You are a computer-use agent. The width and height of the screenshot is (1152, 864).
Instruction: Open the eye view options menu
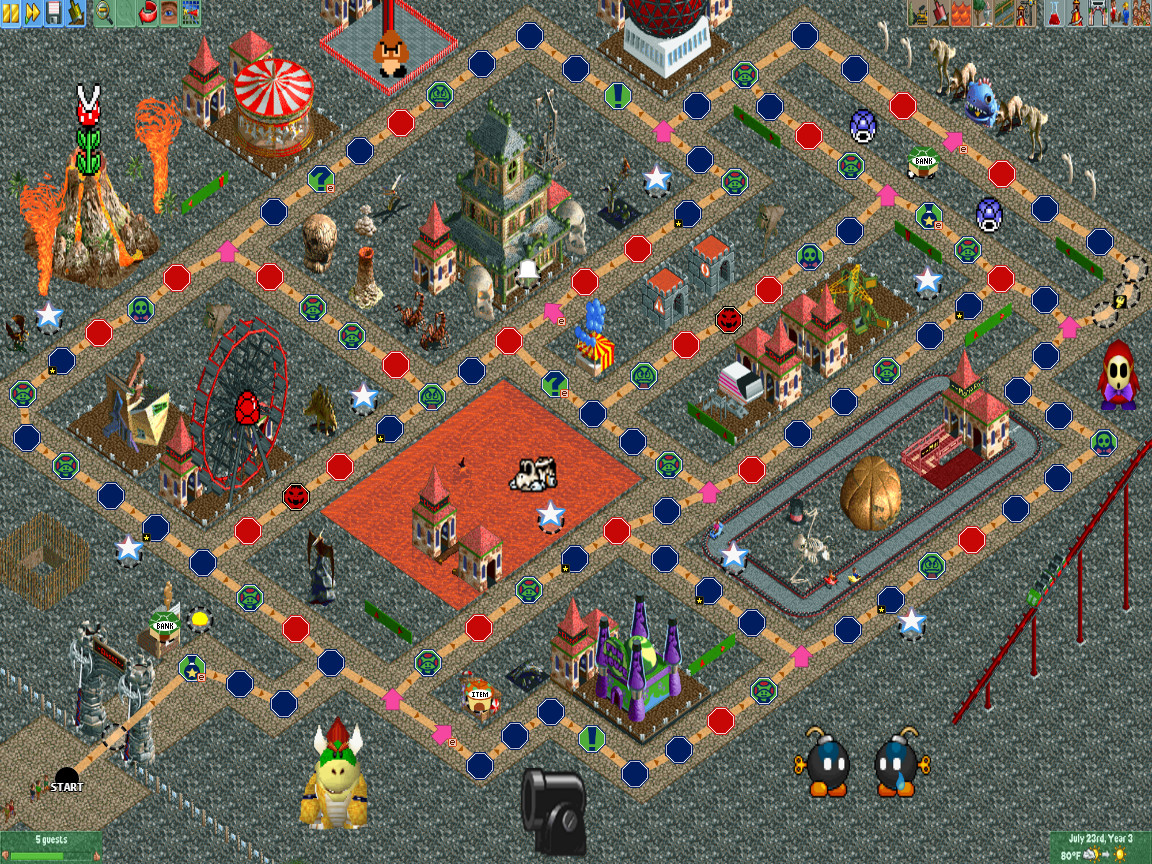[x=169, y=13]
